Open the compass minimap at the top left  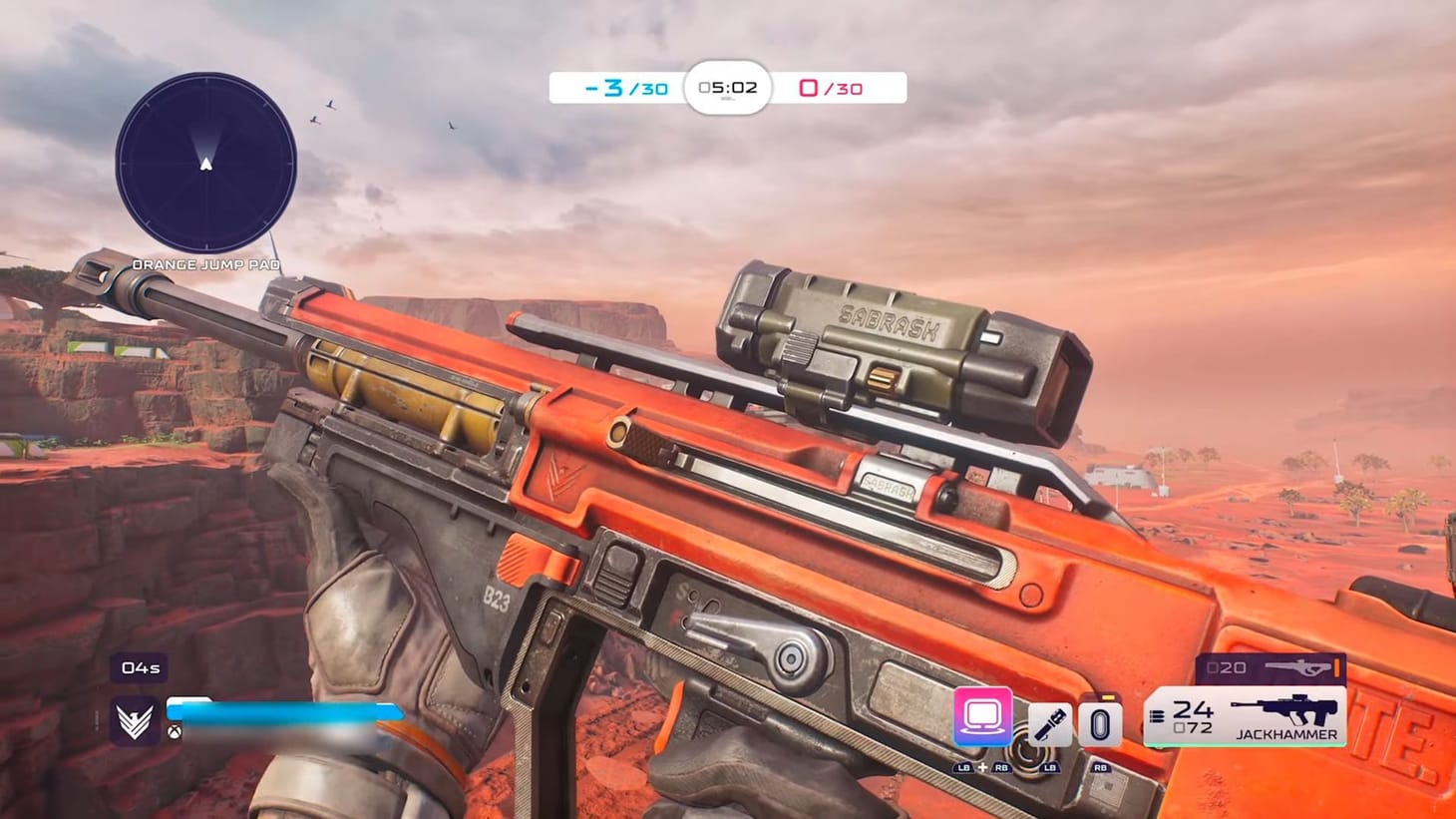205,168
